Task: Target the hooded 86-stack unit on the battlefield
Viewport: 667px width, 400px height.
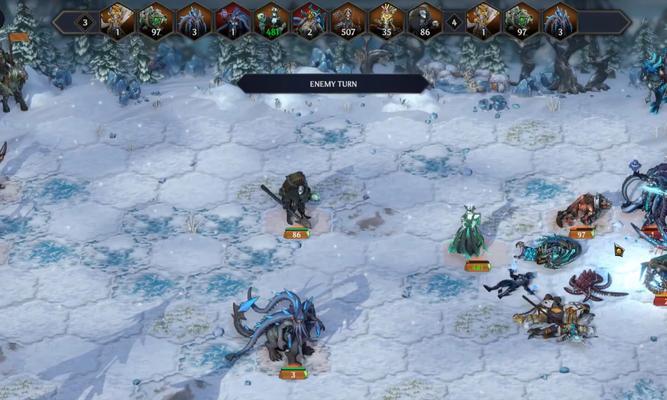Action: [x=294, y=201]
